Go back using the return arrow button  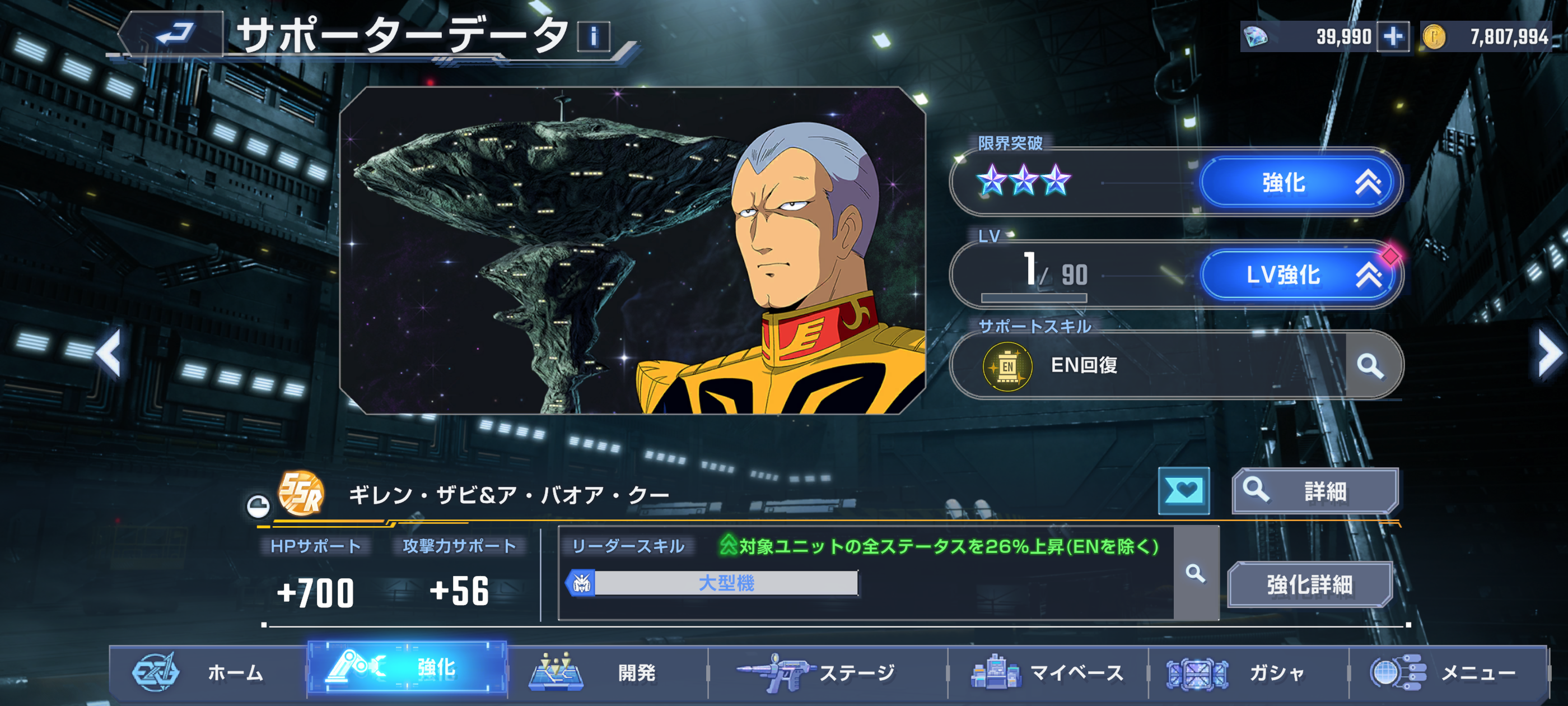click(174, 34)
